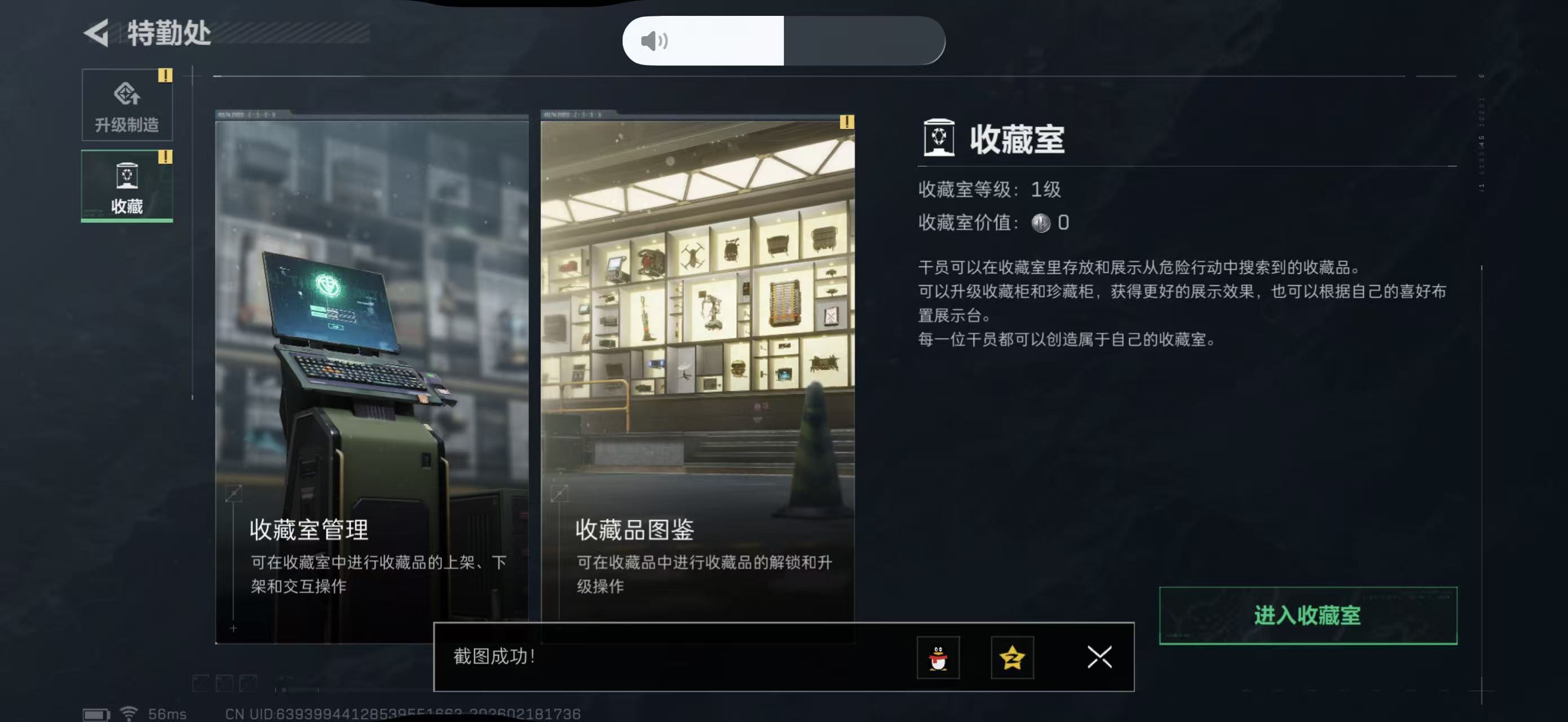Toggle the notification badge on 收藏品图鉴 card
Viewport: 1568px width, 722px height.
[846, 122]
